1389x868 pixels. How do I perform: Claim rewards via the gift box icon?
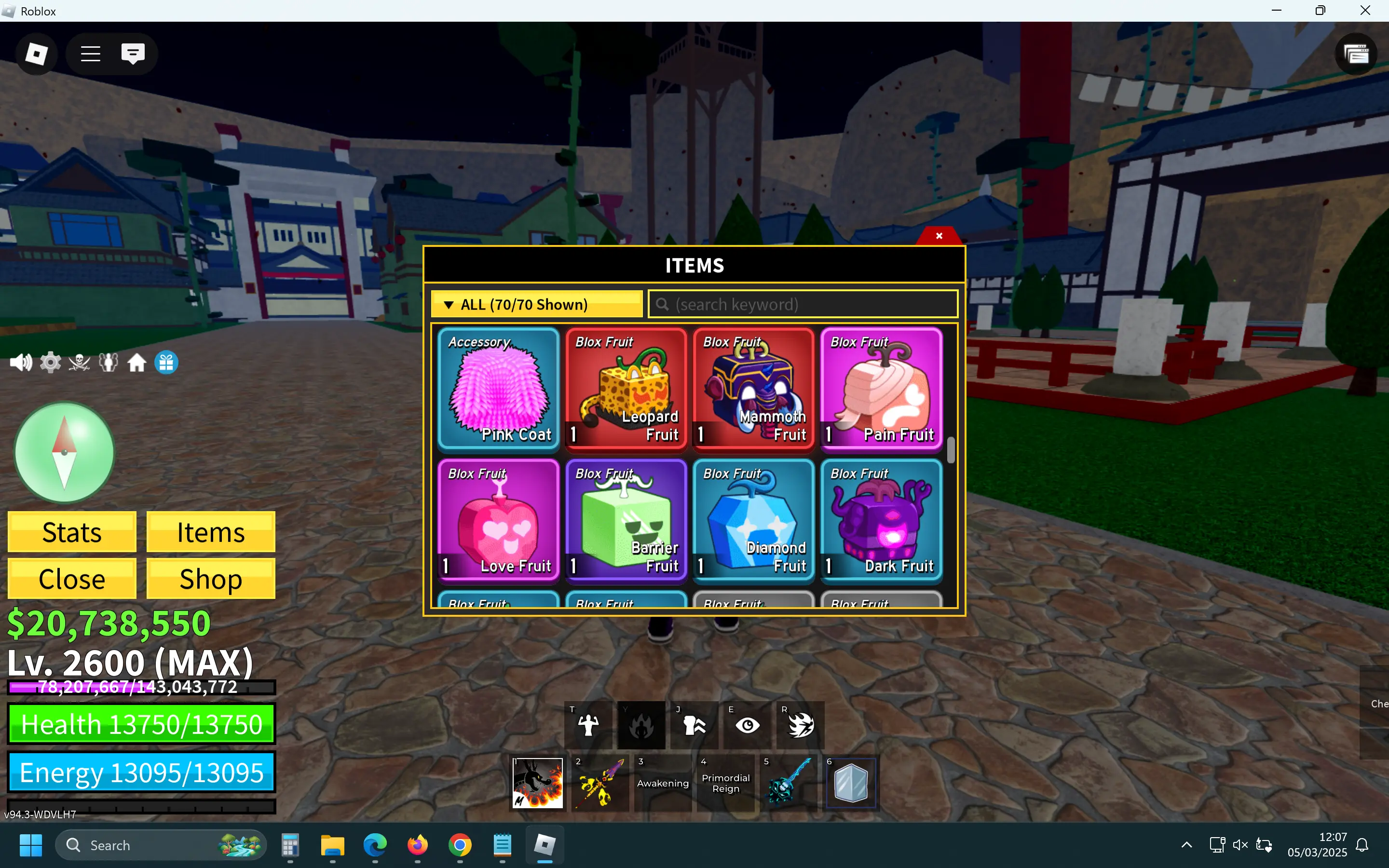166,362
